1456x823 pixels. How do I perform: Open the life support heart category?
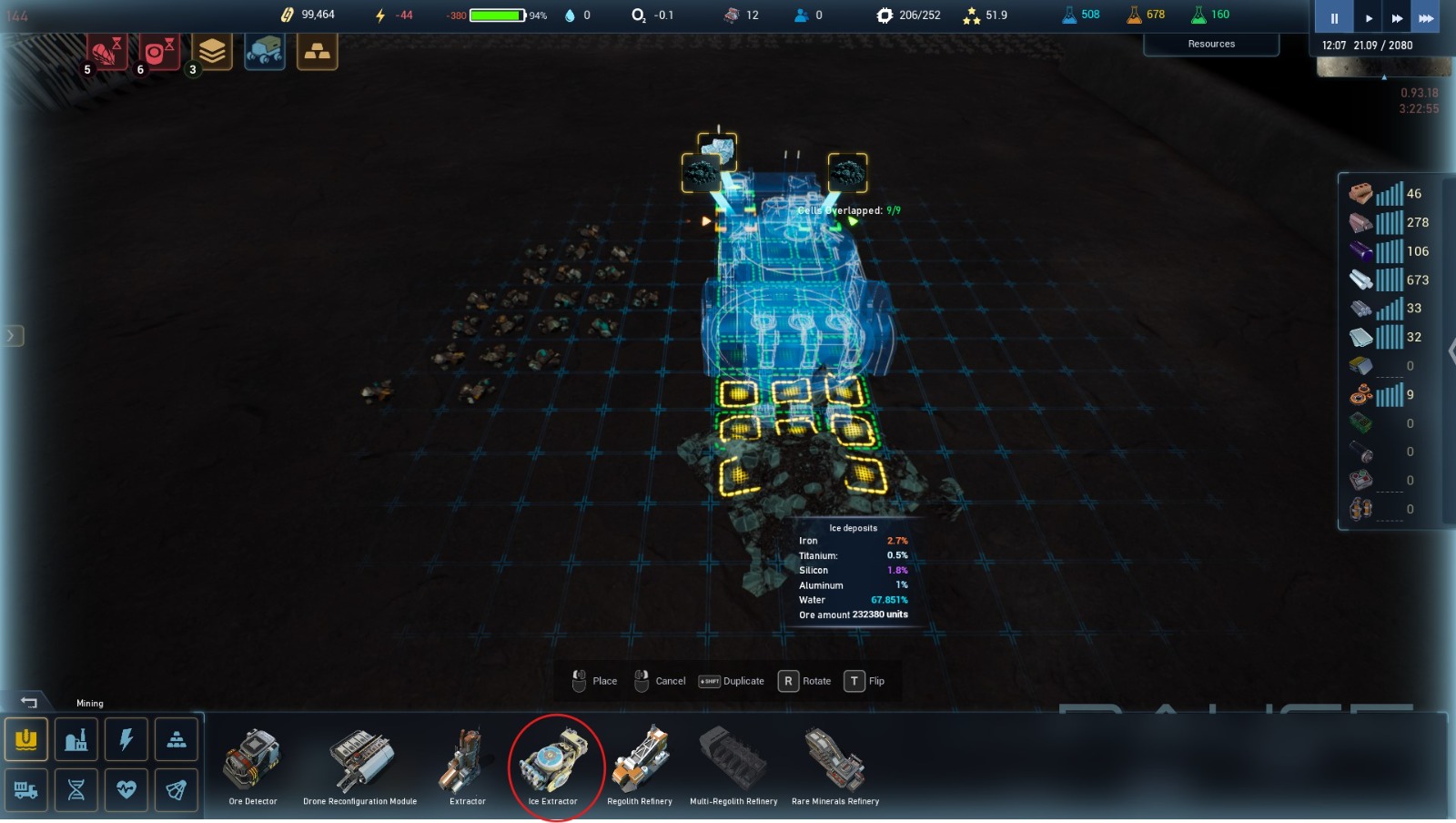126,790
